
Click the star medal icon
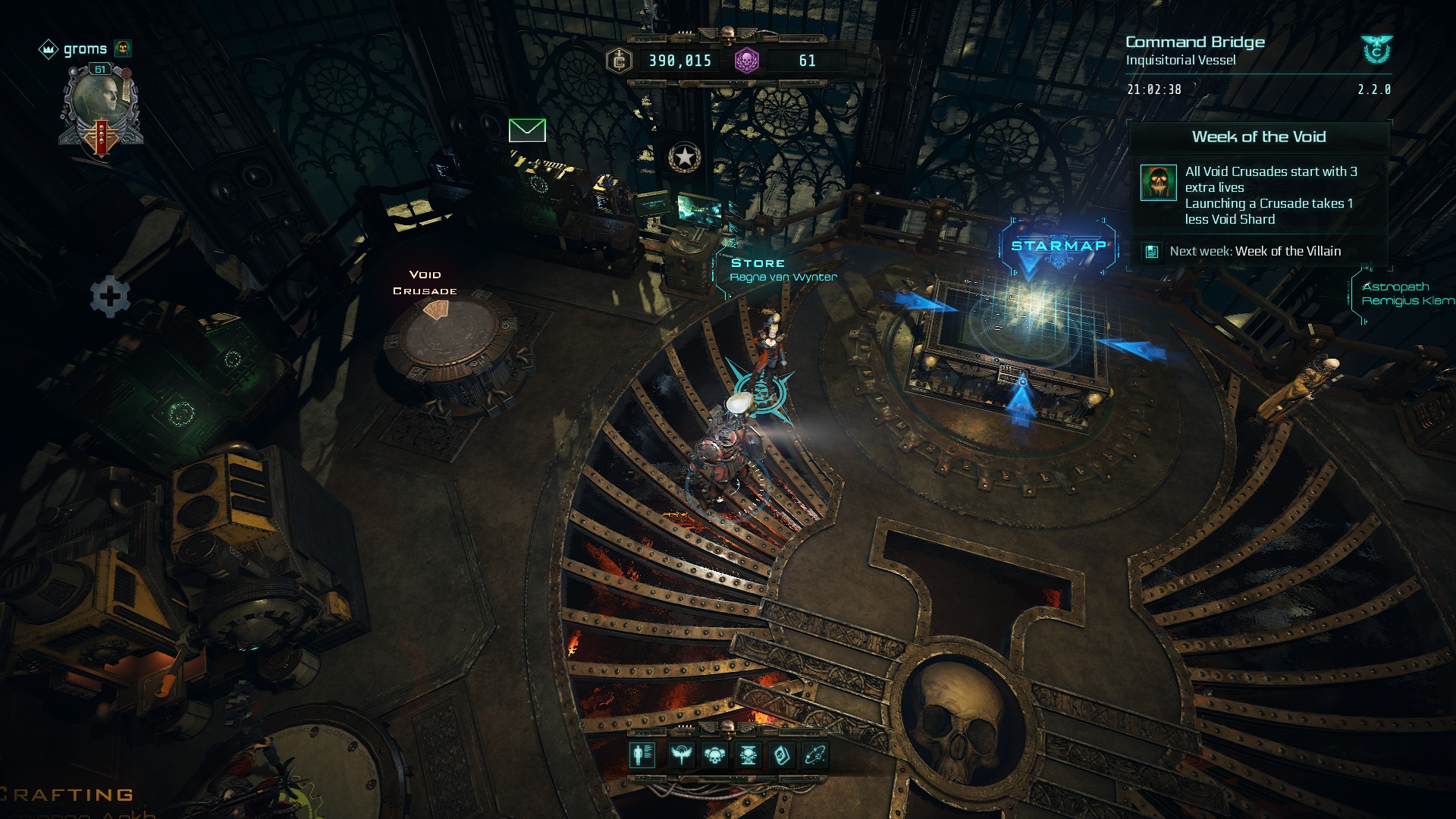[x=685, y=157]
